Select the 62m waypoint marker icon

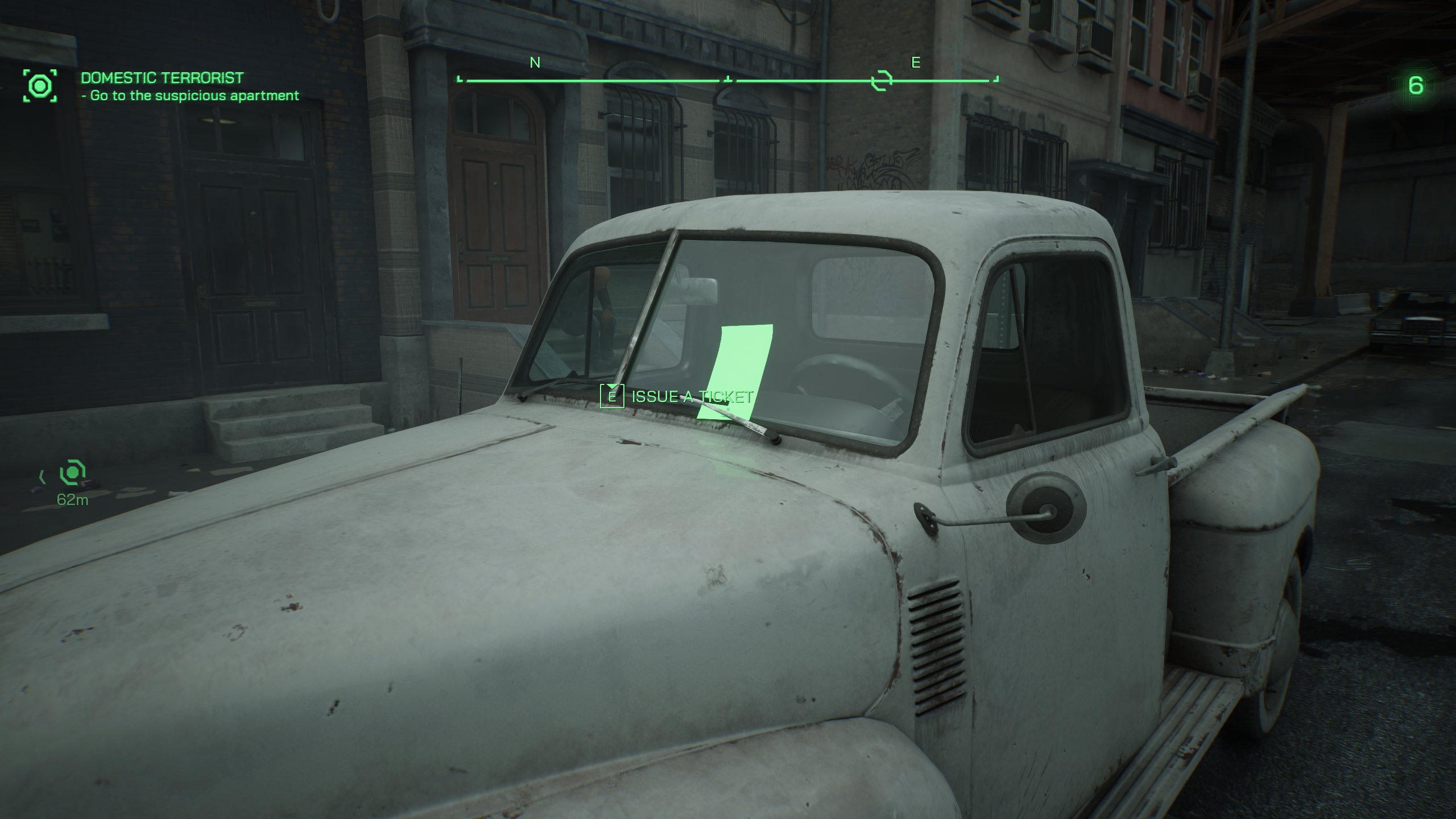click(73, 473)
